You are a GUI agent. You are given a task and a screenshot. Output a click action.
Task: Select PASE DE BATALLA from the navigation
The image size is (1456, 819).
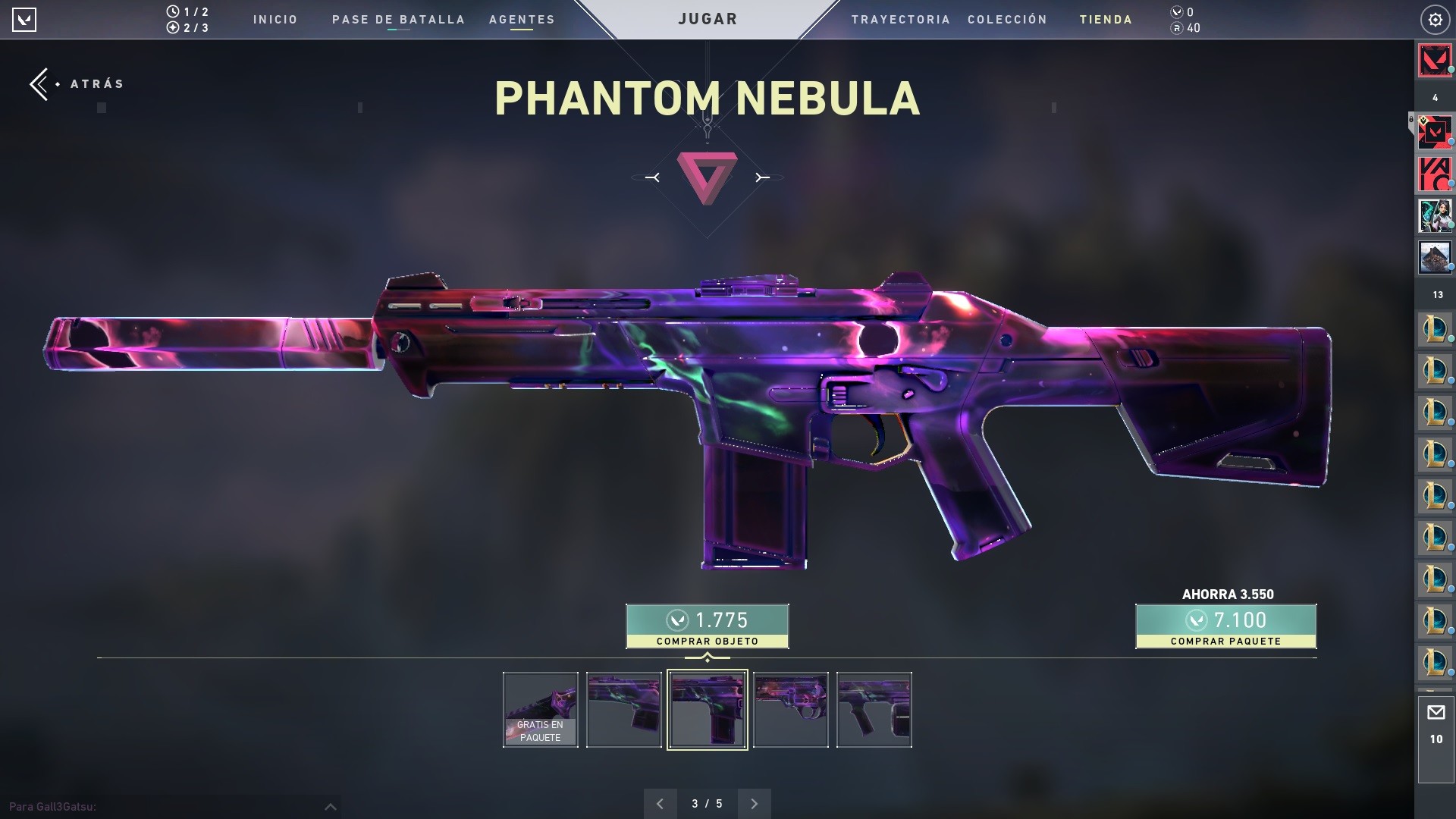pyautogui.click(x=397, y=20)
